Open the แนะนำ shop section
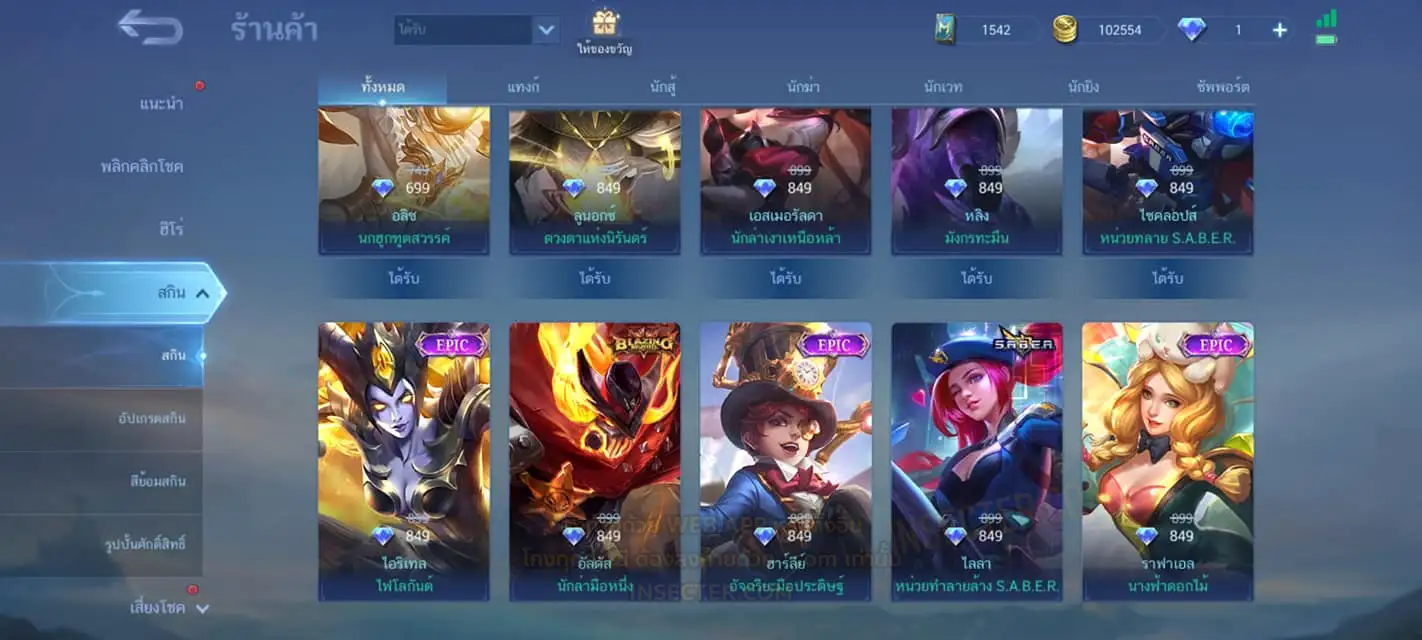 [x=161, y=104]
